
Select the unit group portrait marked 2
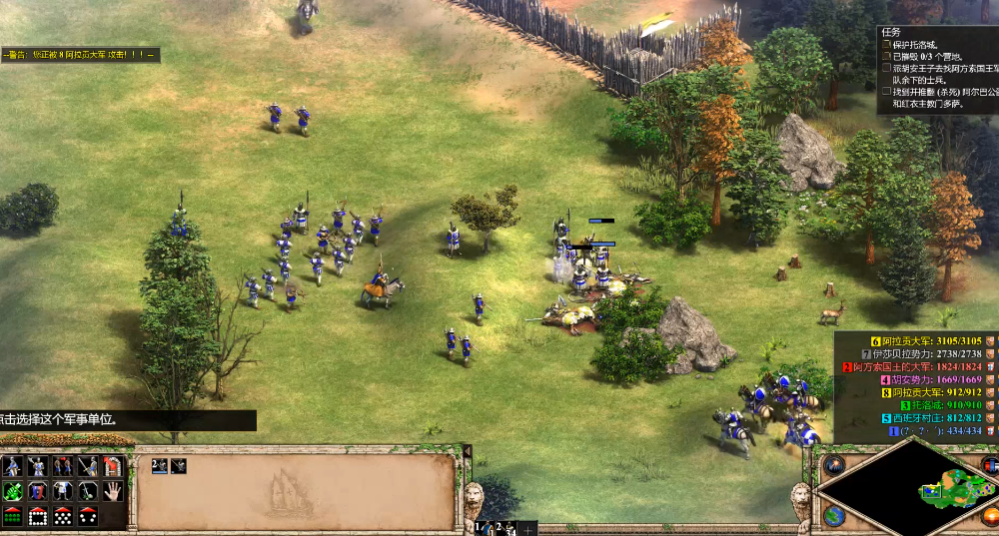click(159, 465)
